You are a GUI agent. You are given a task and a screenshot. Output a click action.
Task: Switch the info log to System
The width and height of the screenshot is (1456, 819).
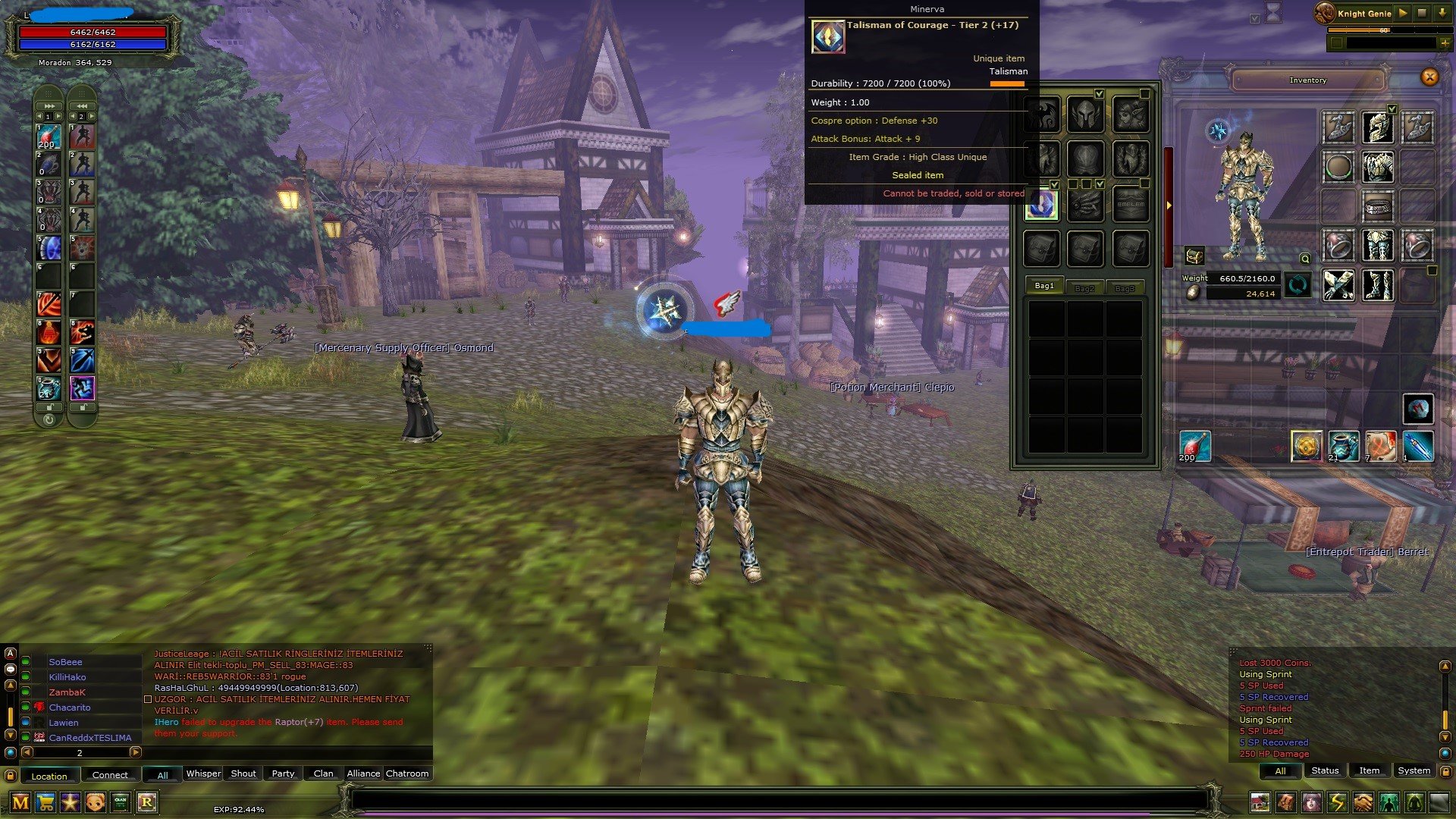point(1414,770)
